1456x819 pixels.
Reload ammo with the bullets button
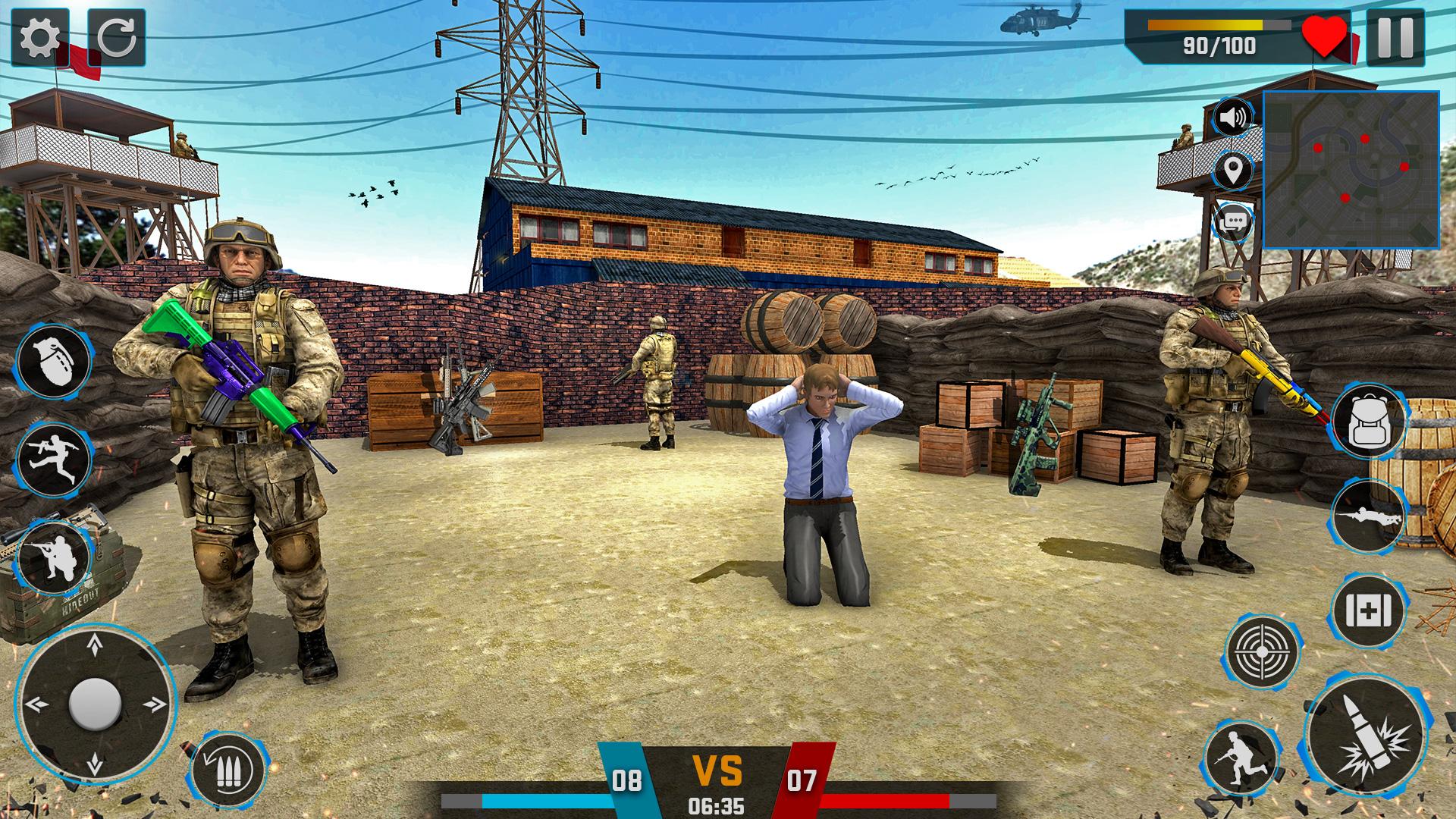(227, 771)
